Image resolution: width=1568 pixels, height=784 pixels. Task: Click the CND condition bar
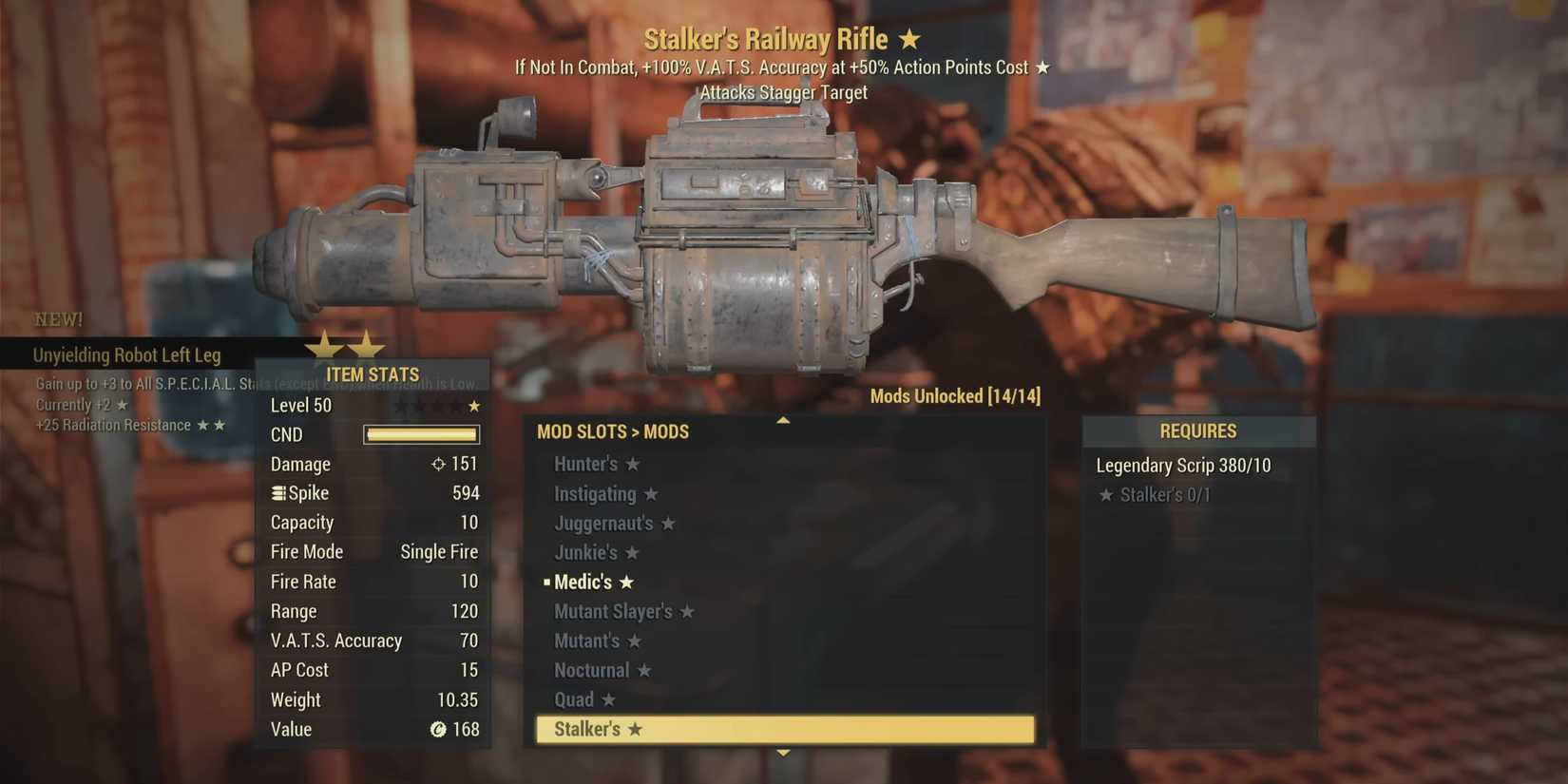click(420, 434)
